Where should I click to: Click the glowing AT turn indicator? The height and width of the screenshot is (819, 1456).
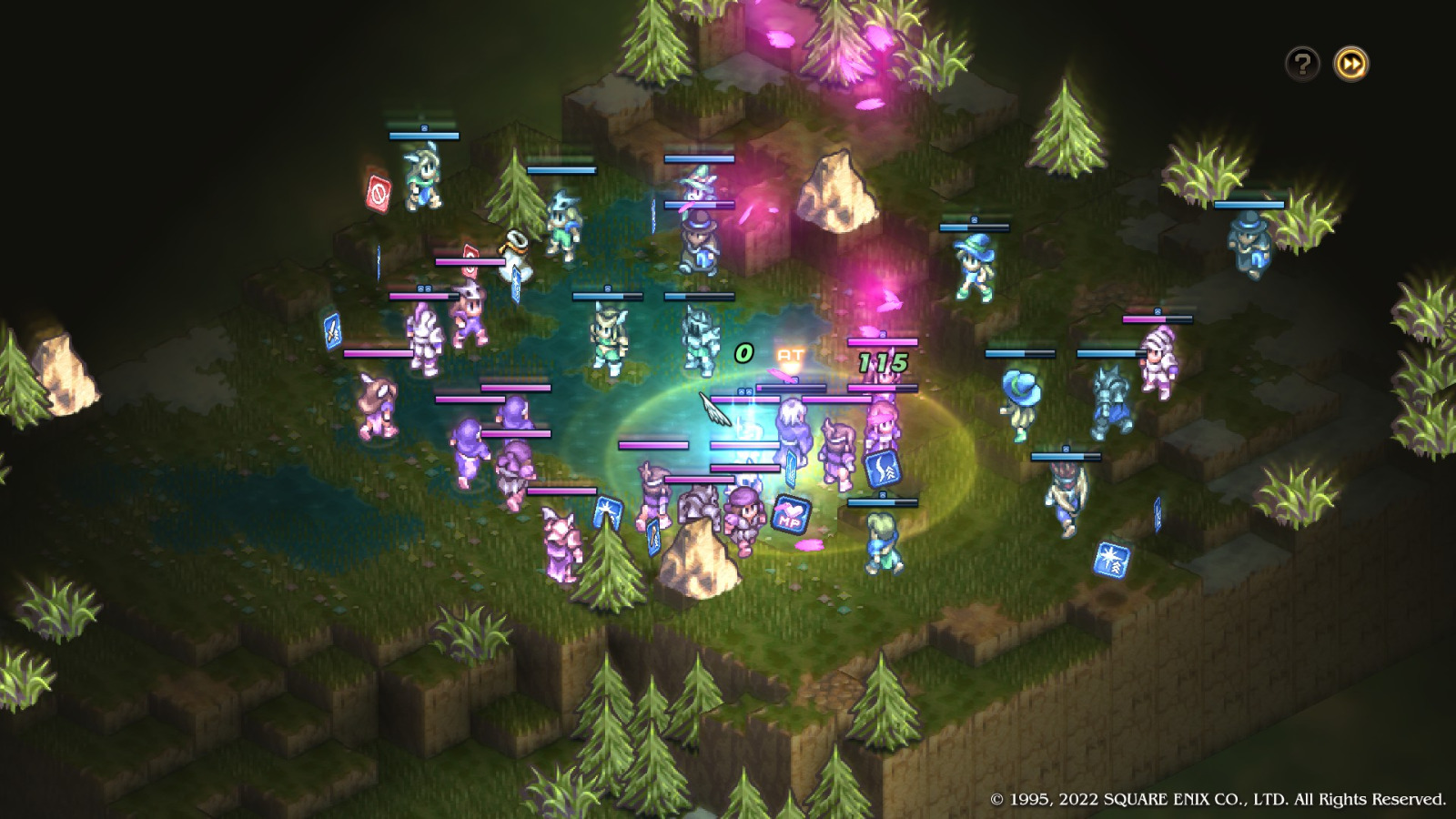[x=791, y=354]
